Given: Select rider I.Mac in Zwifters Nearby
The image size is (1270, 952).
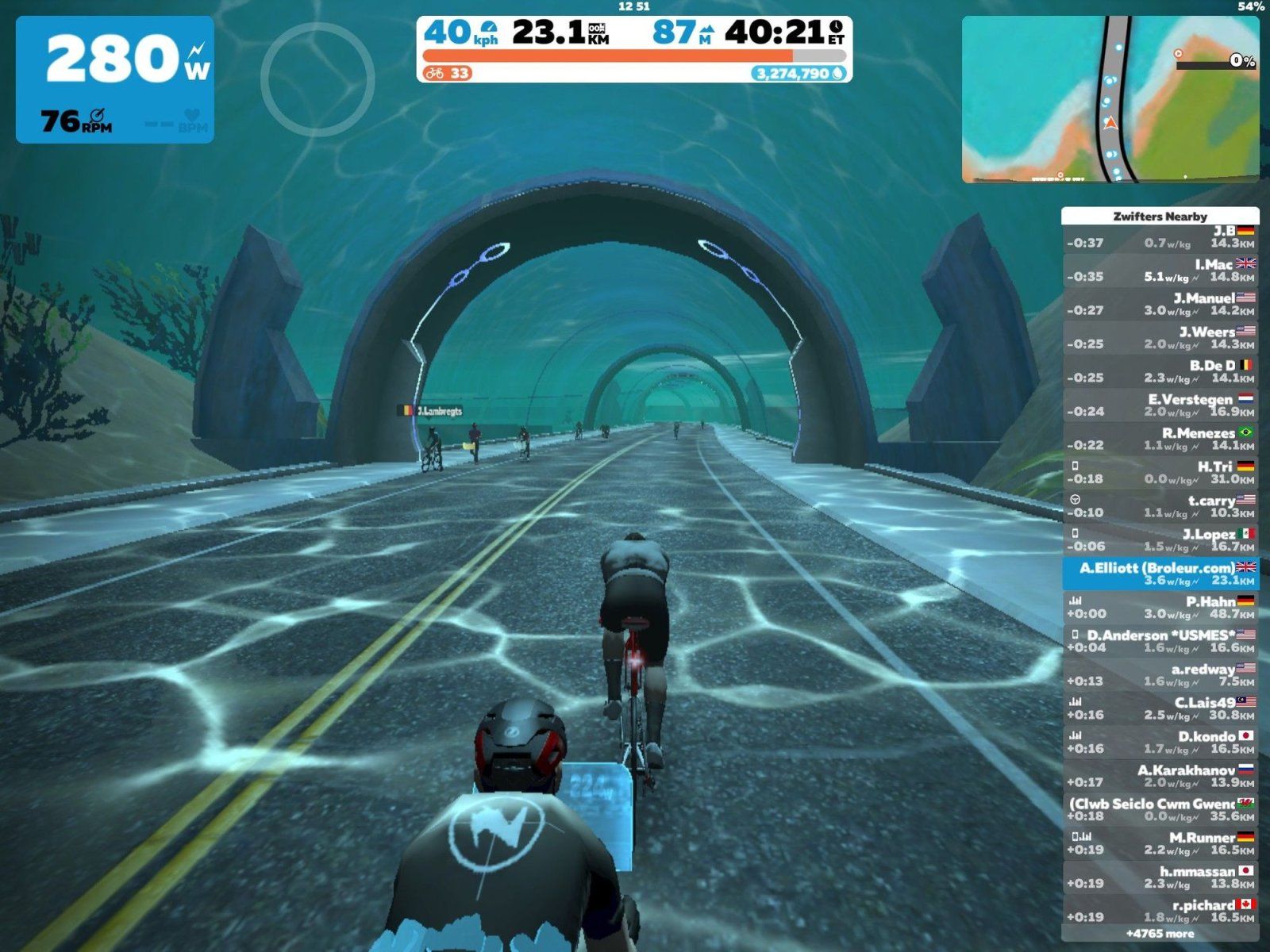Looking at the screenshot, I should [1160, 271].
